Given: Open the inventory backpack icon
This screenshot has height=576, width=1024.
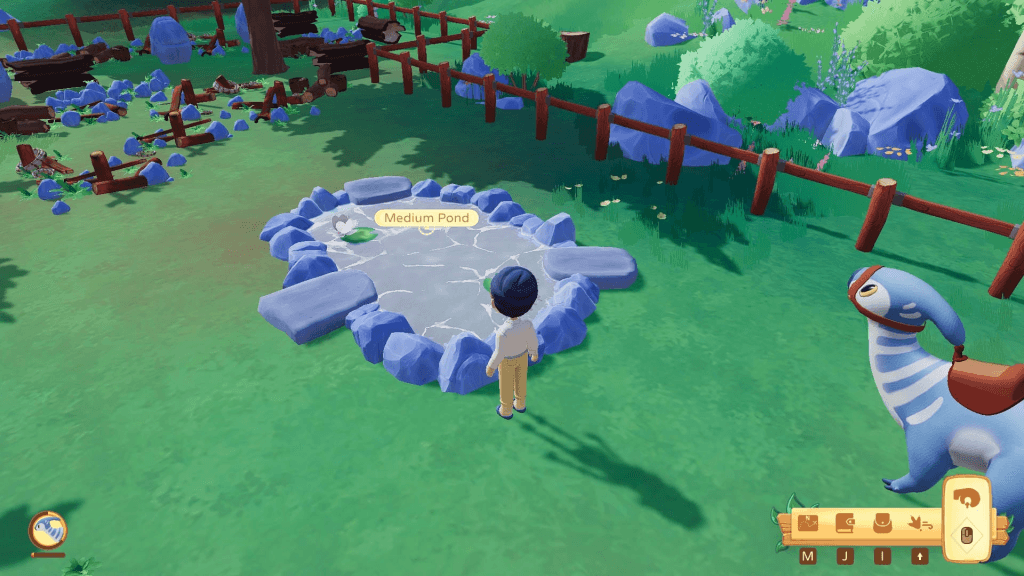Looking at the screenshot, I should 882,524.
